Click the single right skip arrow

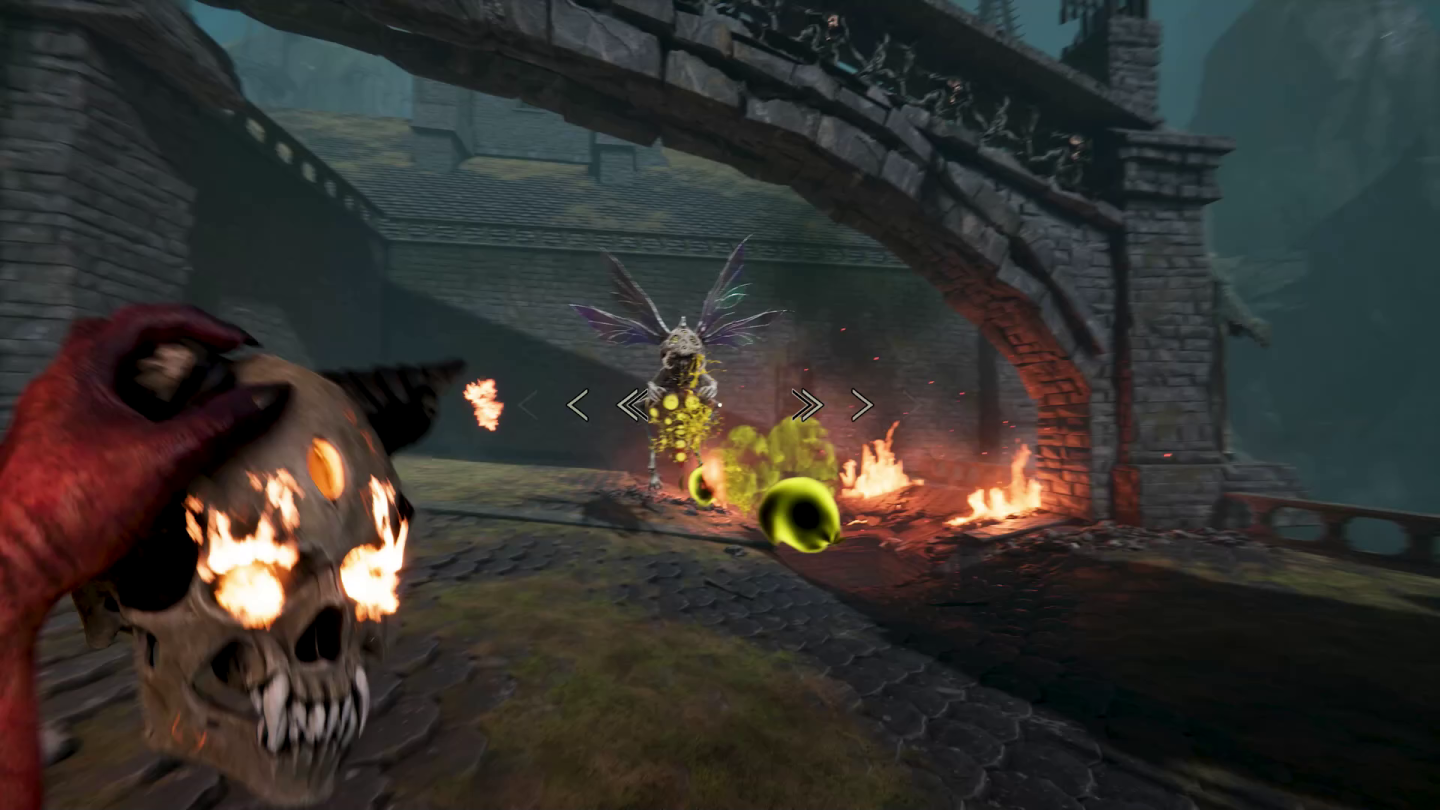pos(860,404)
